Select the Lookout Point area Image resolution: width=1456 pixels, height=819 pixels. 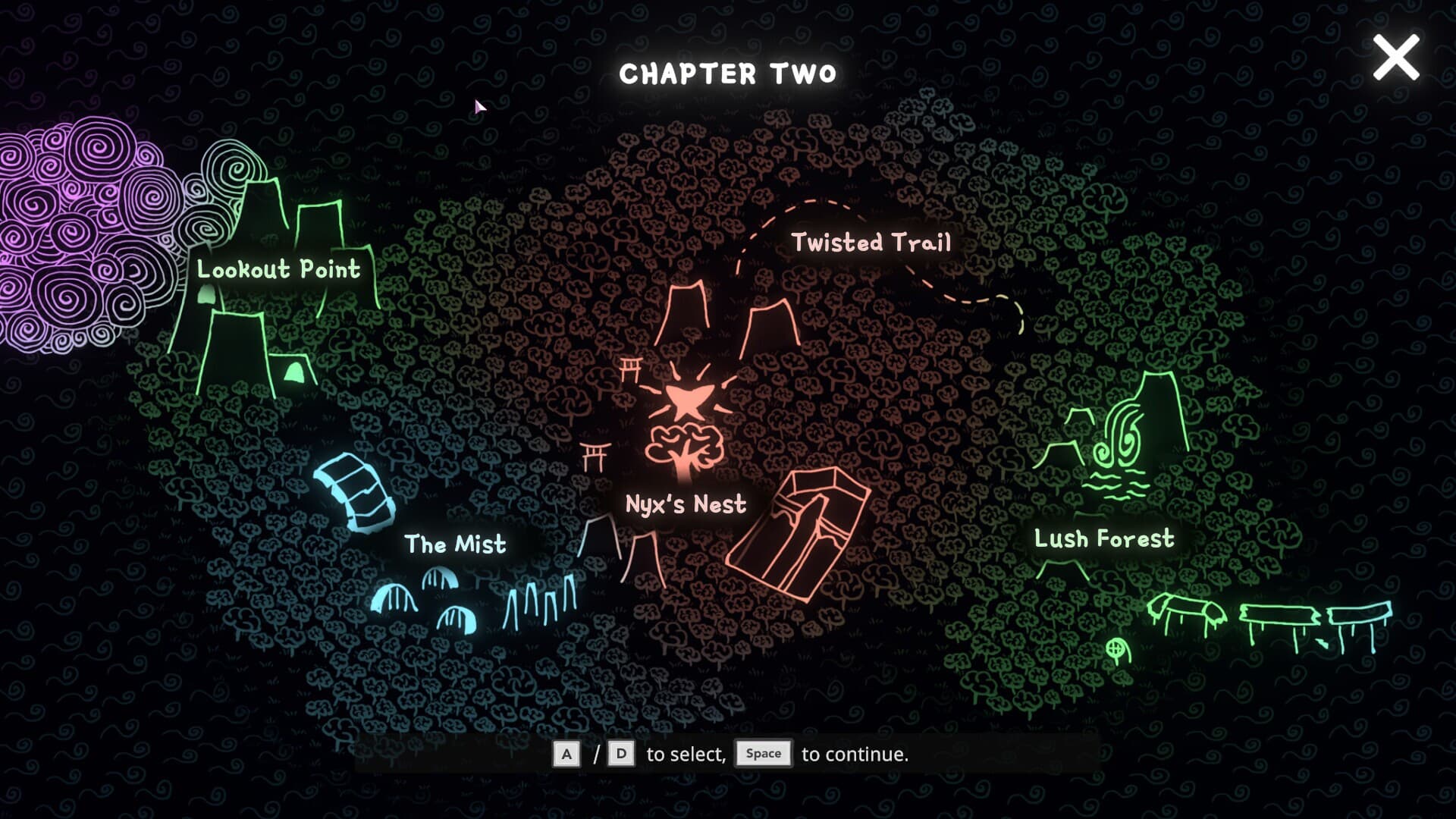[x=278, y=269]
